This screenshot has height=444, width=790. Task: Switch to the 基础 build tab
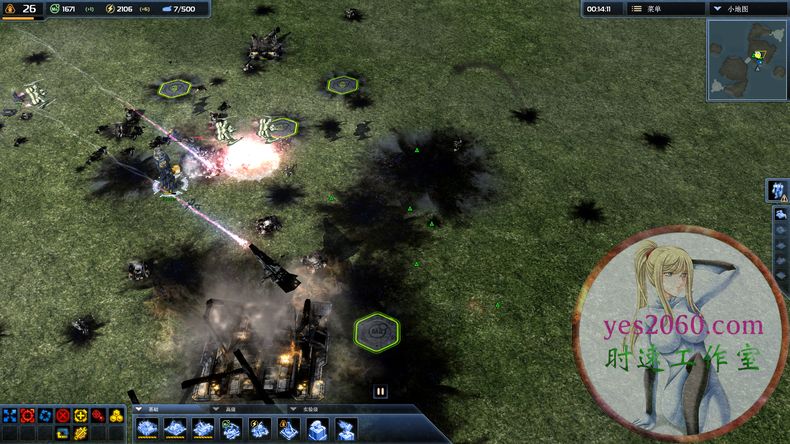pos(152,408)
